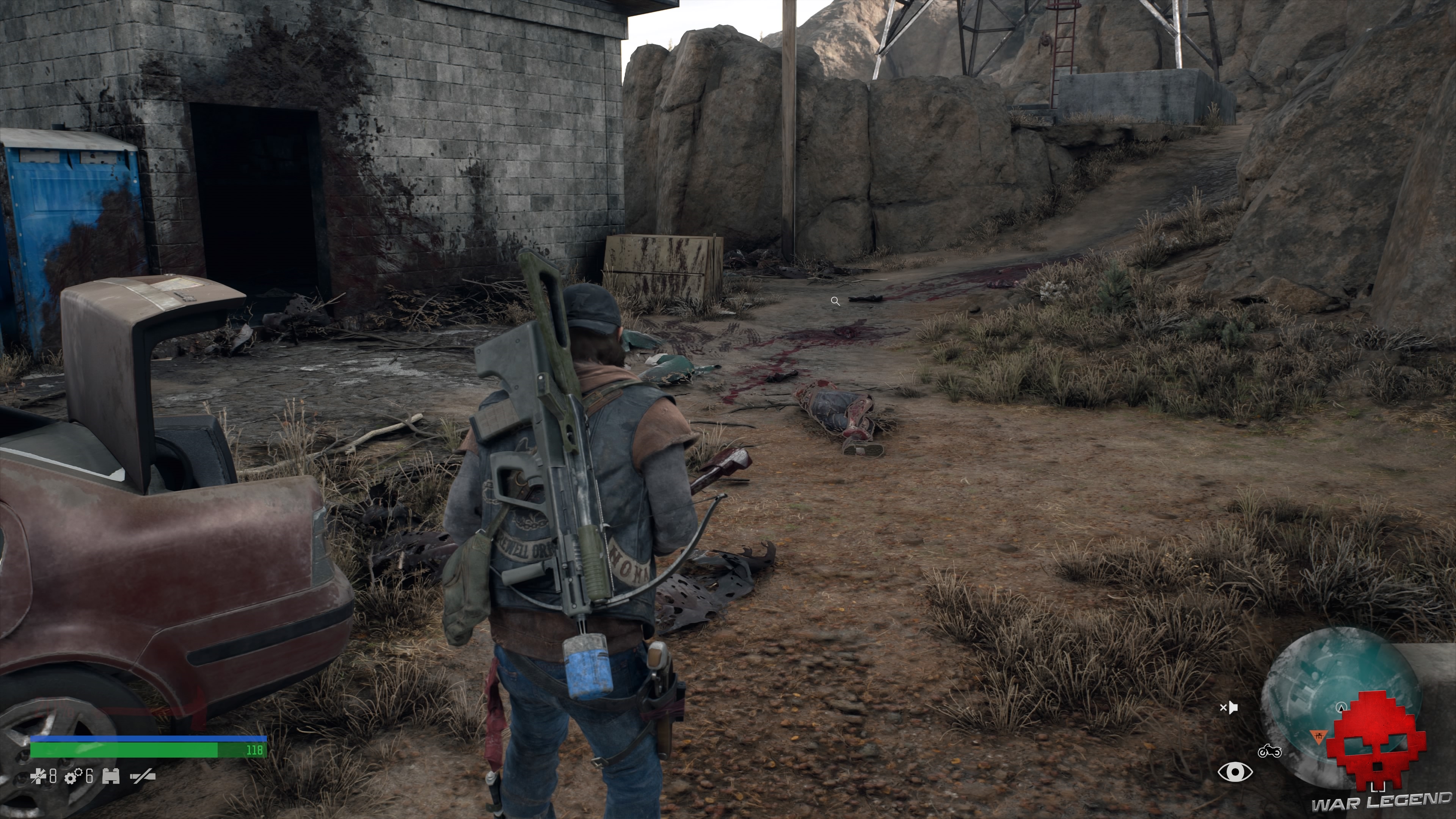This screenshot has height=819, width=1456.
Task: Open the circle-button prompt on the mini-map
Action: (1342, 708)
